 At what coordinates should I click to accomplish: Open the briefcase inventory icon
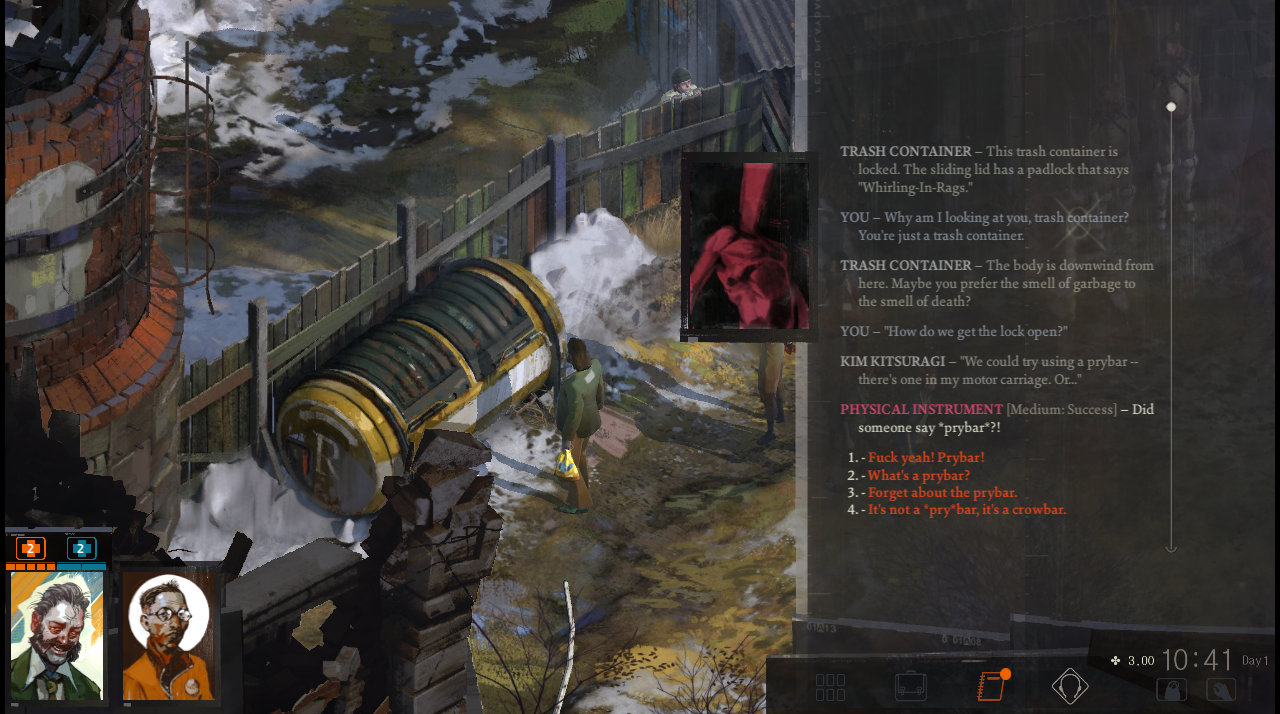pos(910,686)
